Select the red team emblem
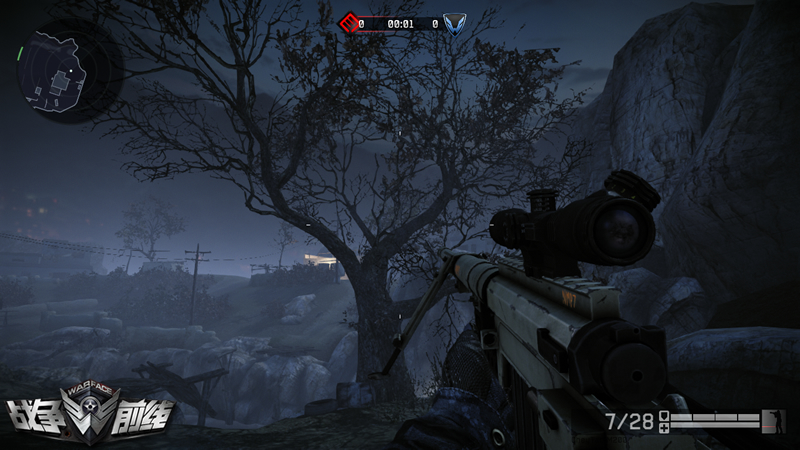Image resolution: width=800 pixels, height=450 pixels. (x=347, y=22)
